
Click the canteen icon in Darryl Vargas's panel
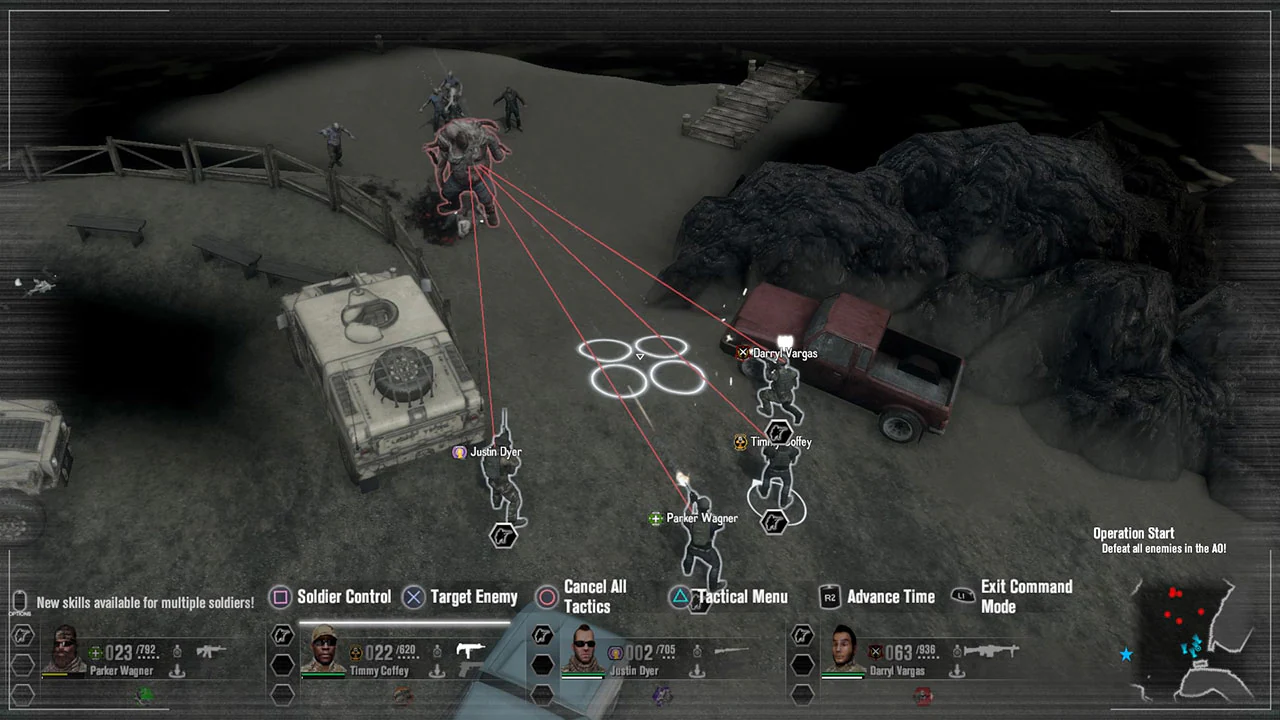point(957,651)
